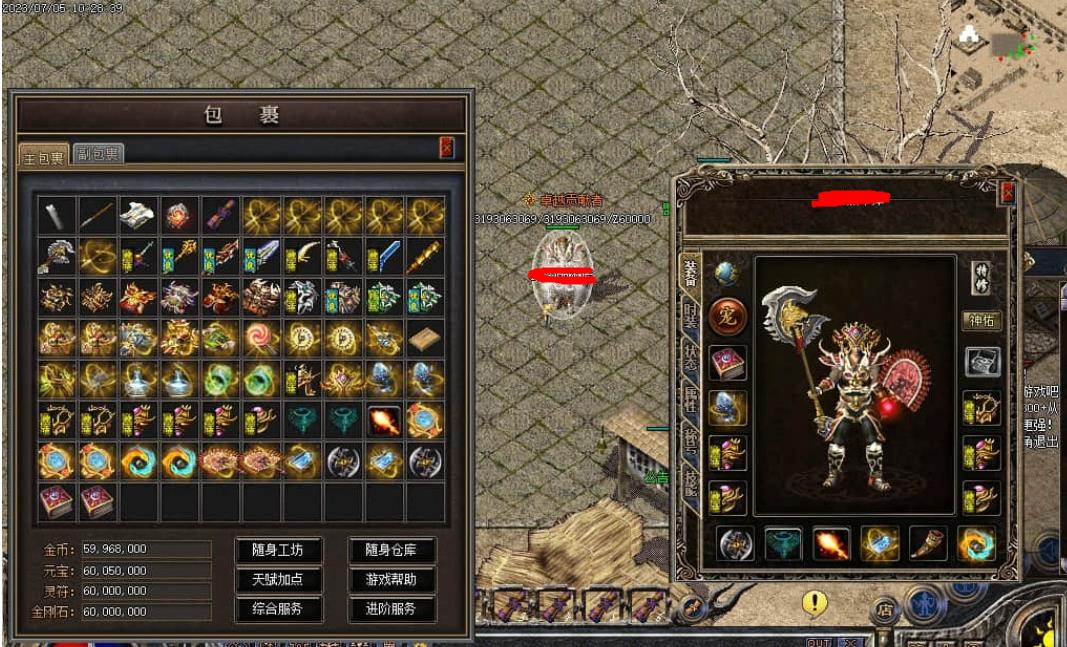Switch to the 副包裹 tab
The height and width of the screenshot is (647, 1067).
98,153
